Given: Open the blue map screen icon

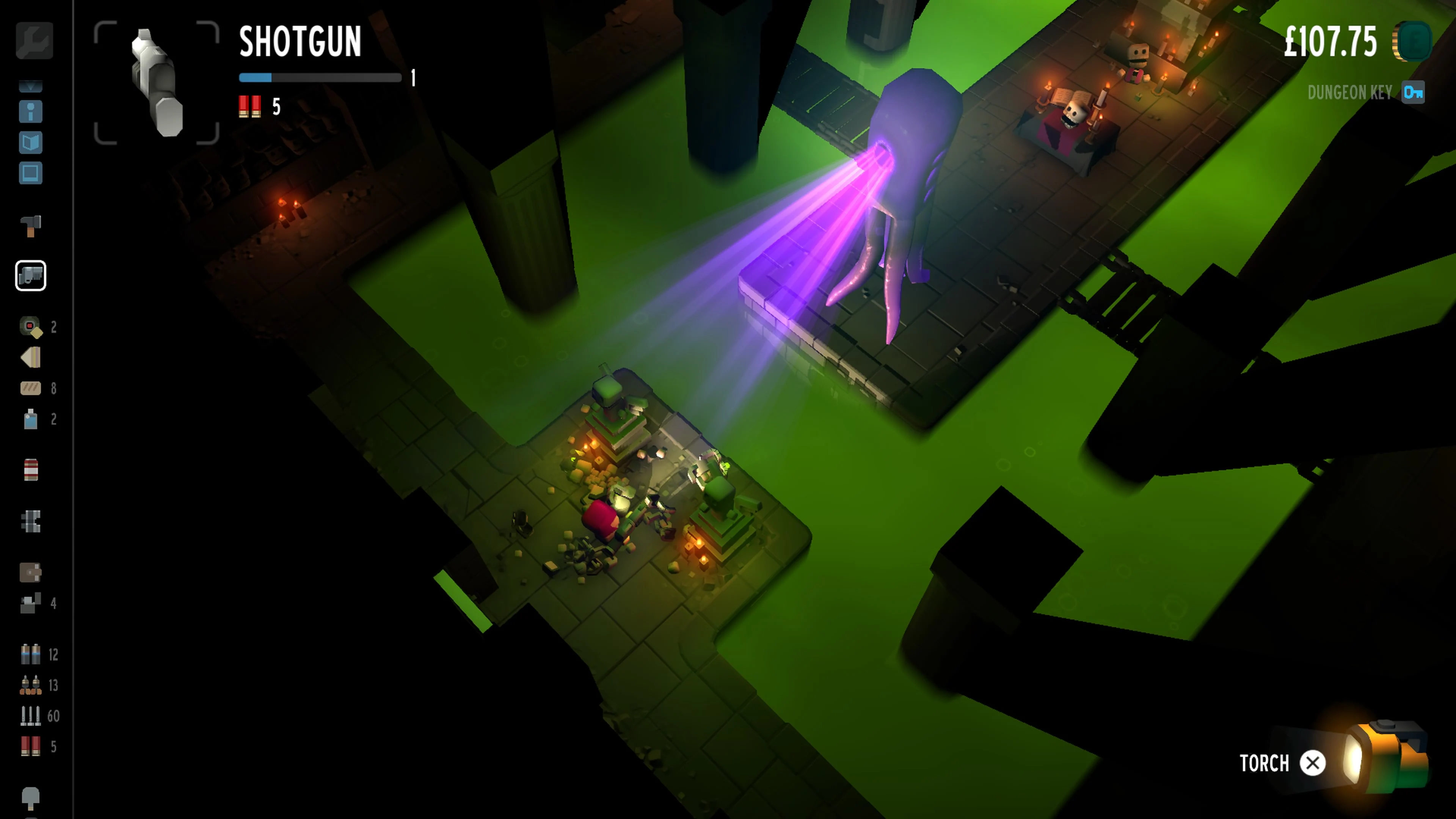Looking at the screenshot, I should point(31,174).
